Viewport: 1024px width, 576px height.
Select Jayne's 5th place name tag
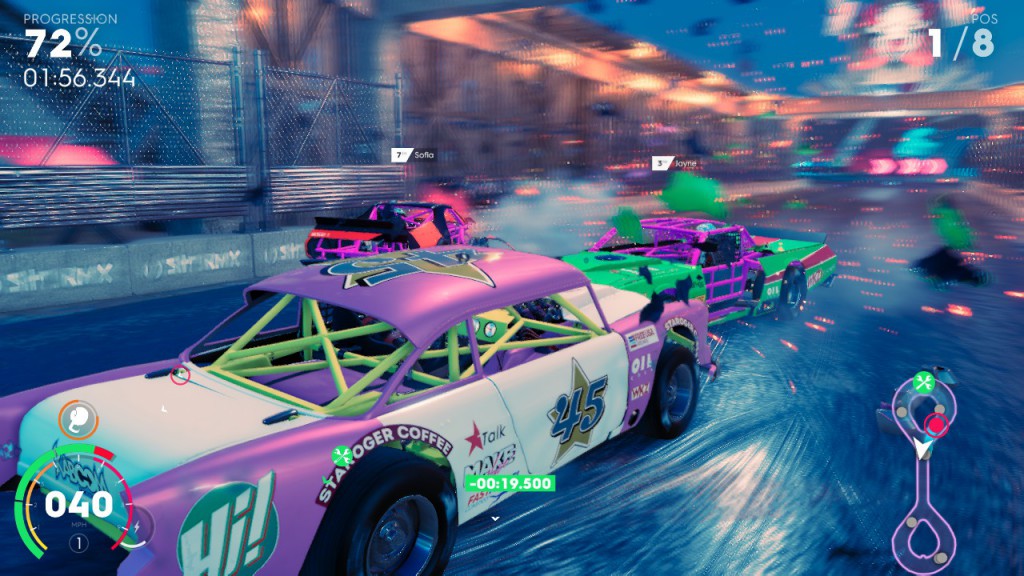click(674, 162)
